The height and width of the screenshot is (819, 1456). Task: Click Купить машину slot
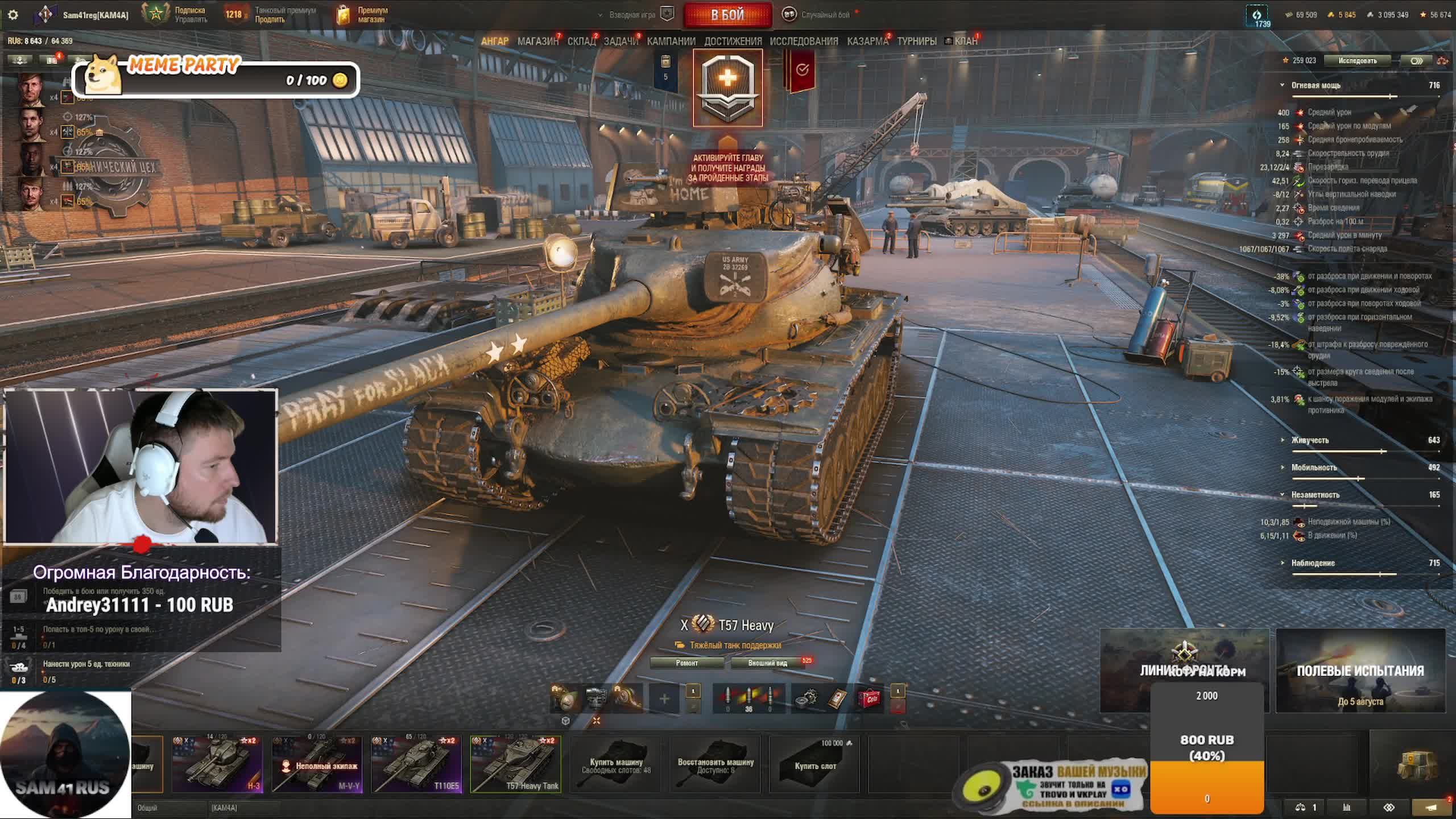click(615, 764)
